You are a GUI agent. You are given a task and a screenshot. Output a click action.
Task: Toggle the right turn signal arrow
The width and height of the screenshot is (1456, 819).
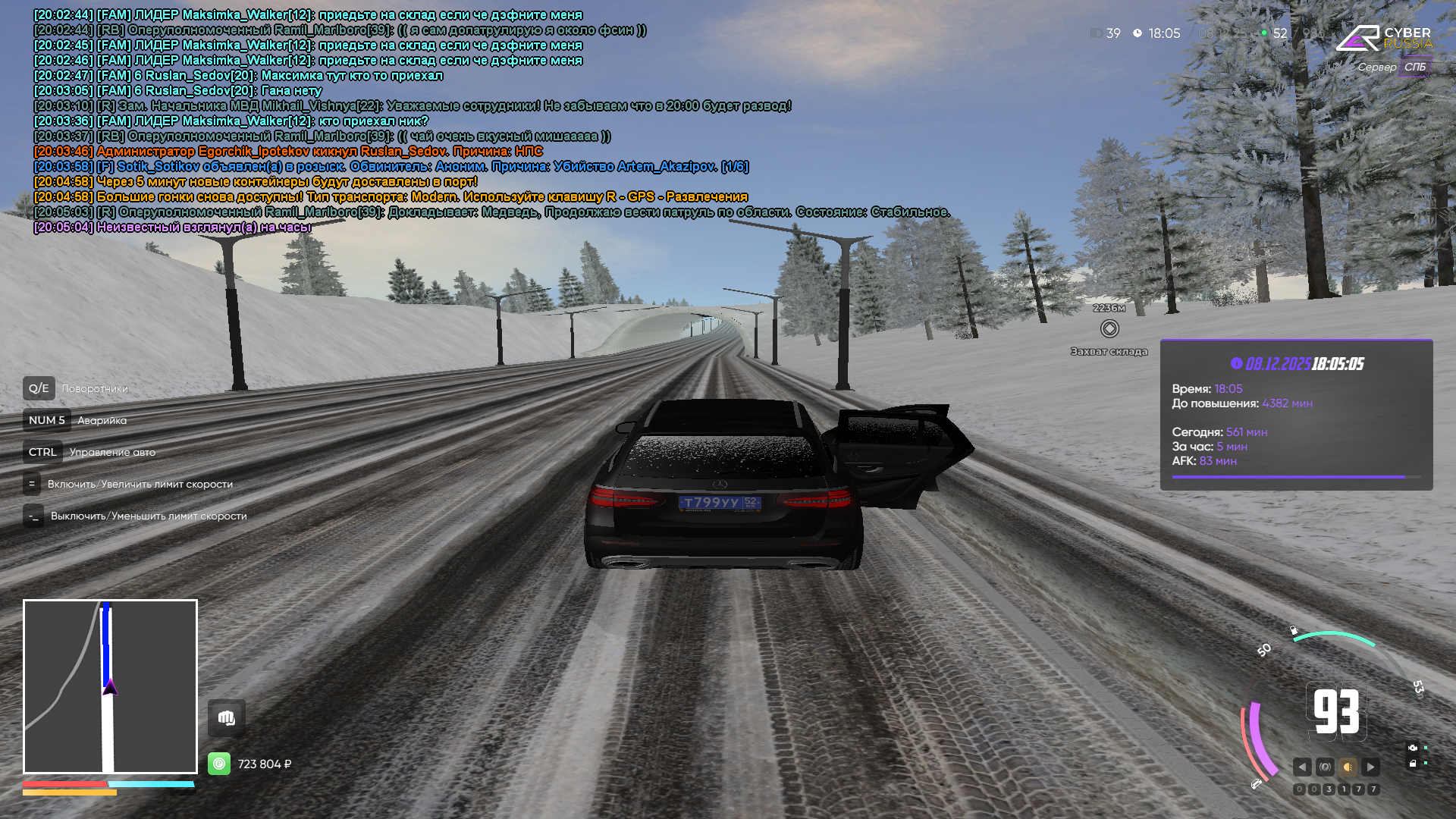pyautogui.click(x=1370, y=767)
